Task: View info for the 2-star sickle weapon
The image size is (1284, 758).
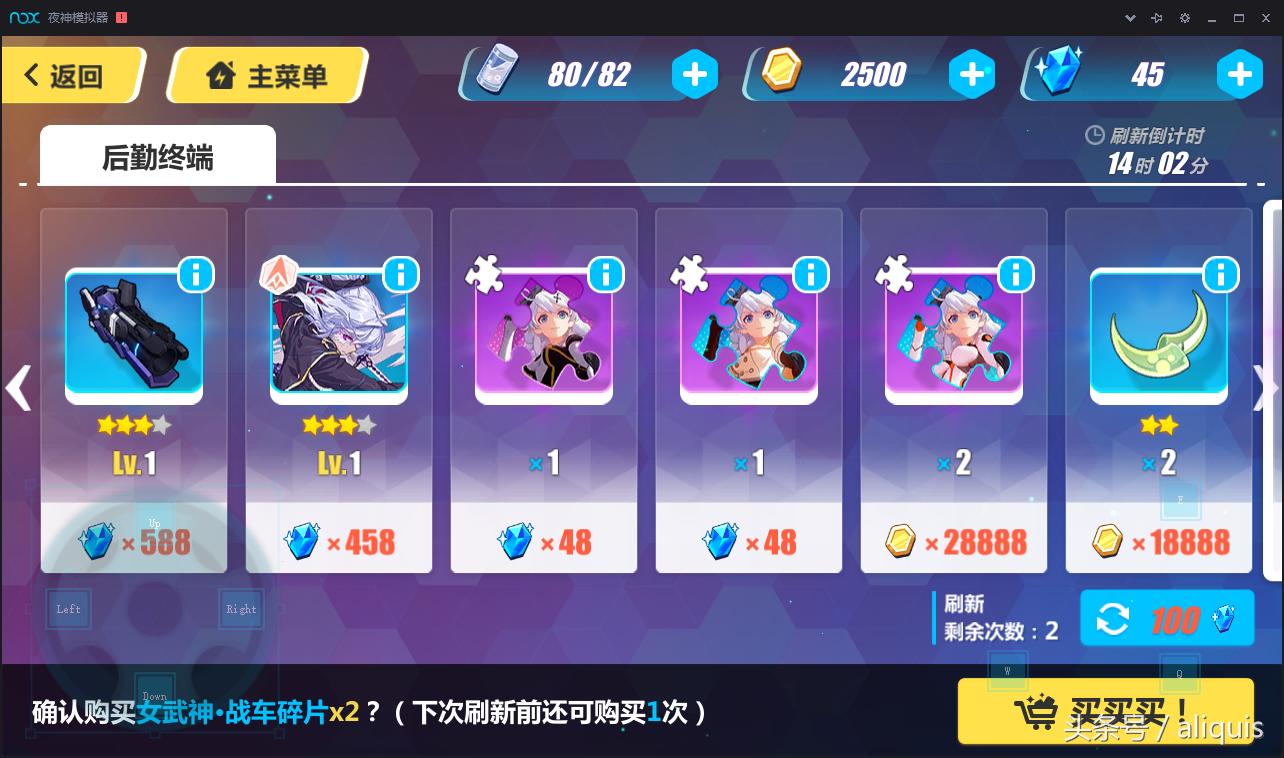Action: point(1221,274)
